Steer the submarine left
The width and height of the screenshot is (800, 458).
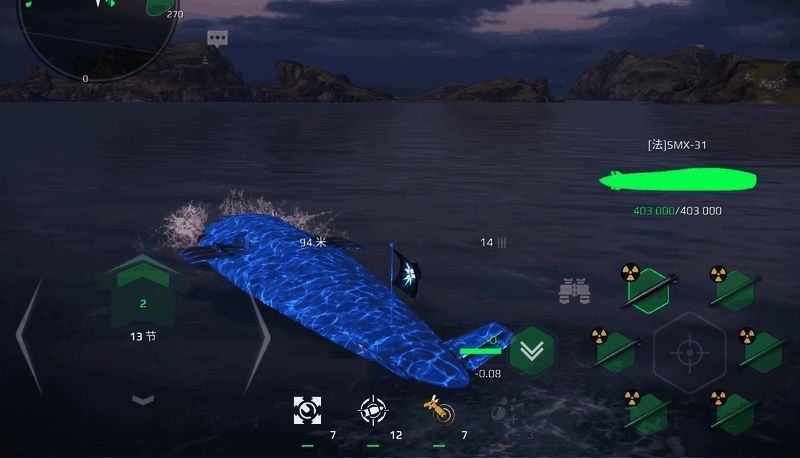click(x=29, y=335)
